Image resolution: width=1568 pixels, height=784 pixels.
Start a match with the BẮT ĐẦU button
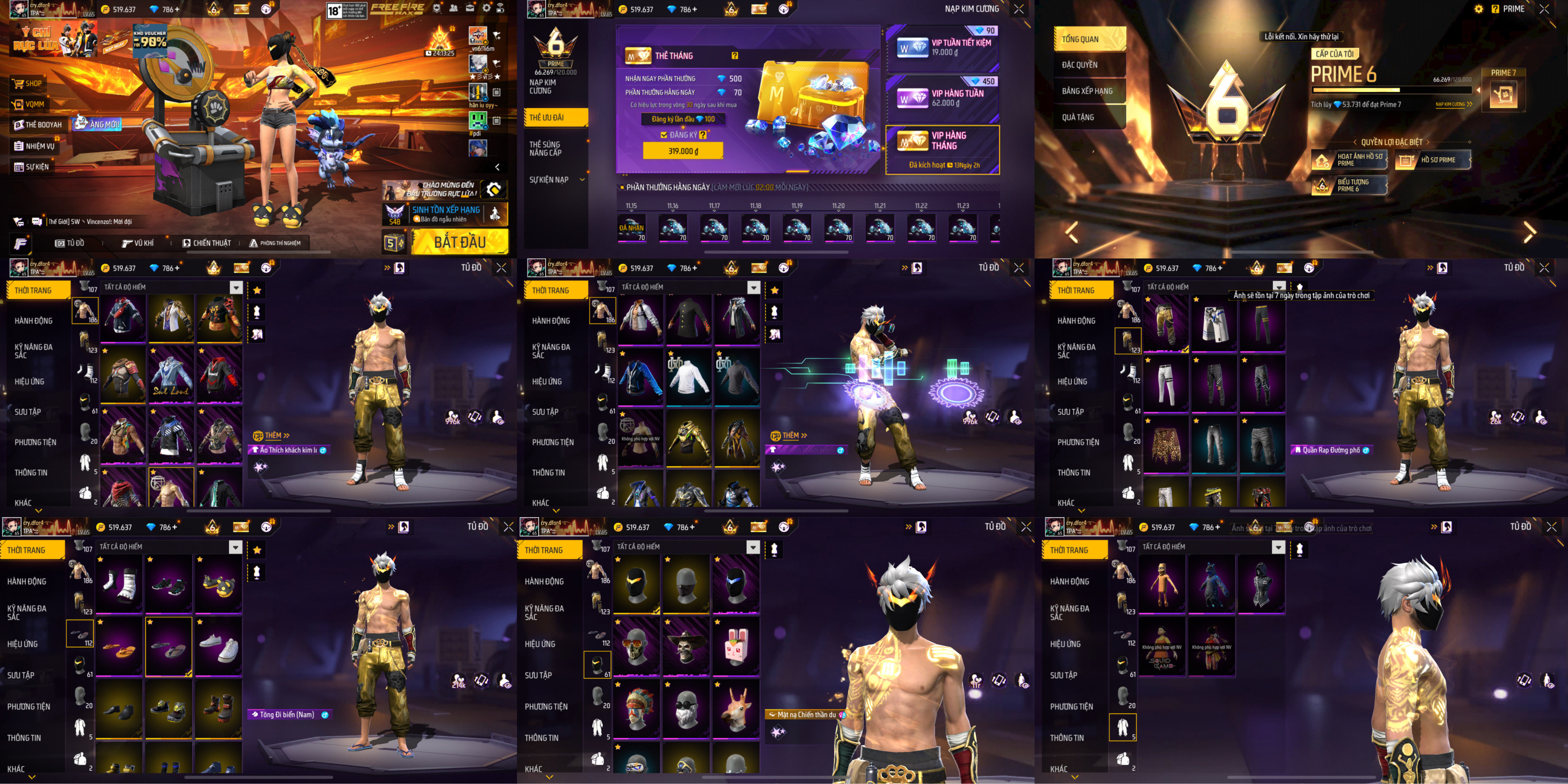pyautogui.click(x=459, y=242)
